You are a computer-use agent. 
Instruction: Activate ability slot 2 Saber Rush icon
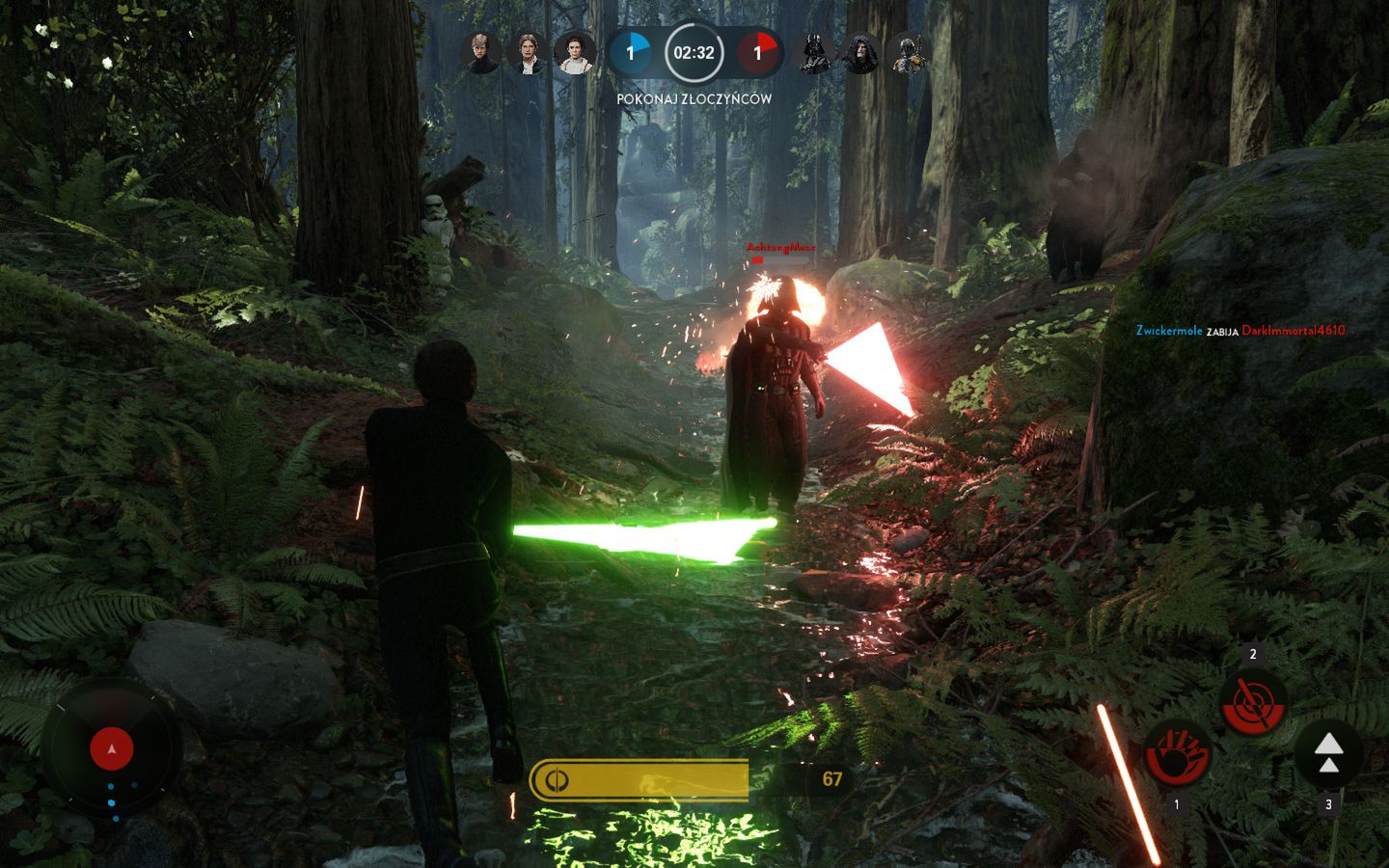[1254, 704]
